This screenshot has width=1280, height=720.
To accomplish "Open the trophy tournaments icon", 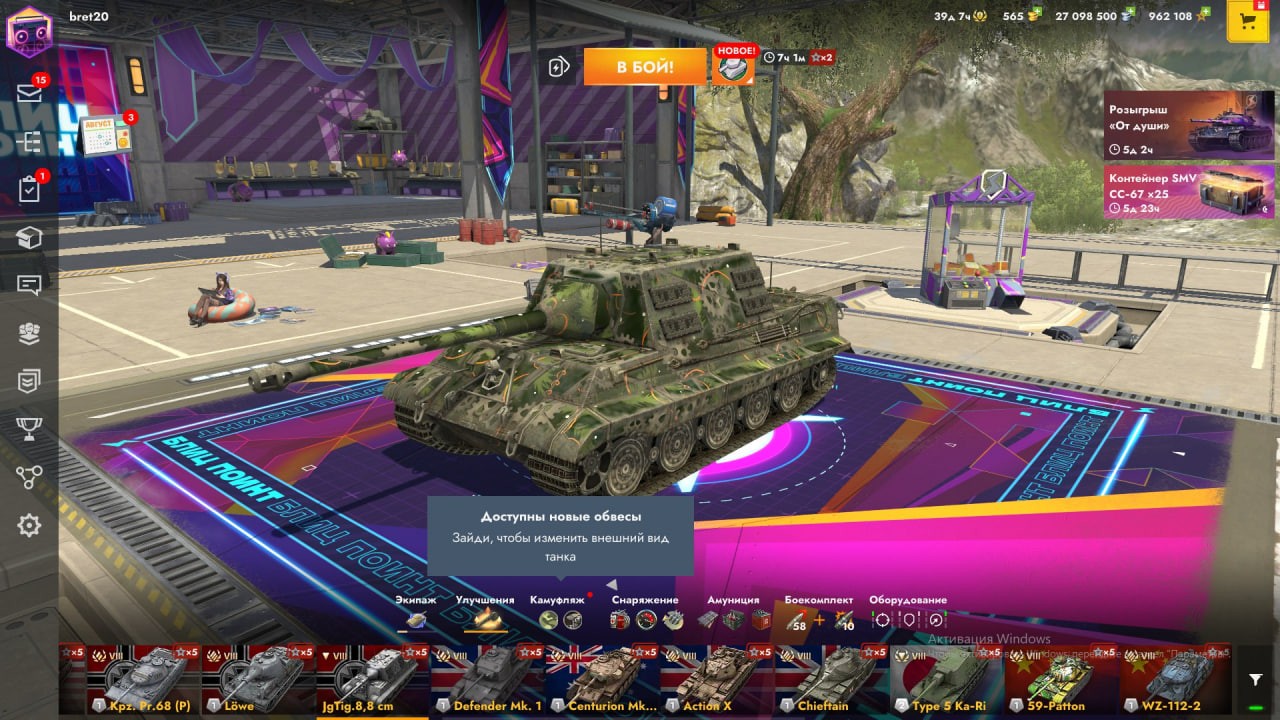I will pos(29,429).
